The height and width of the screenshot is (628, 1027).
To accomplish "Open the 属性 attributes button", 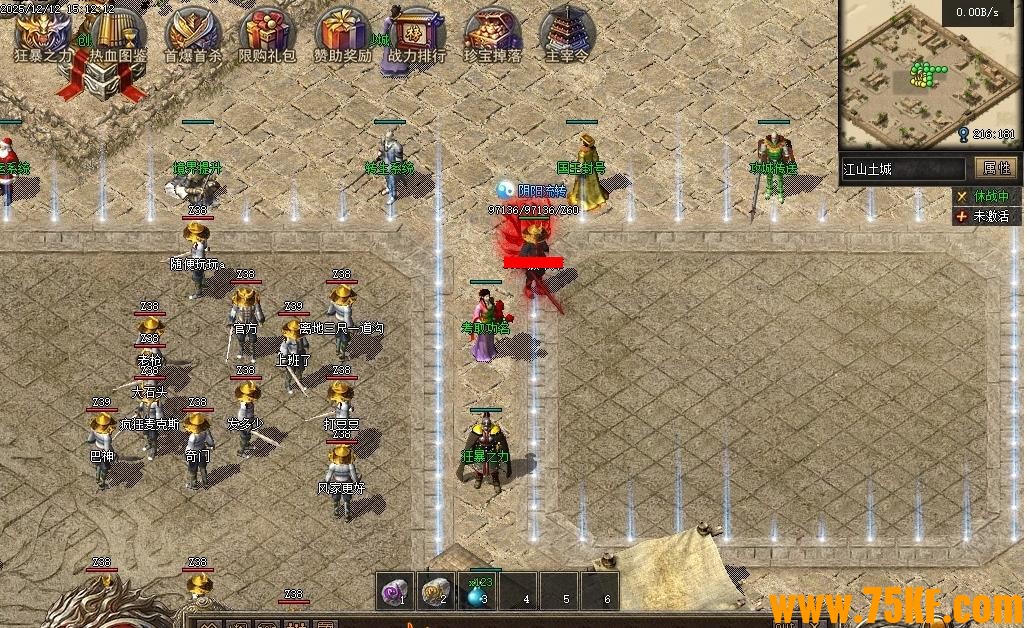I will click(x=996, y=168).
